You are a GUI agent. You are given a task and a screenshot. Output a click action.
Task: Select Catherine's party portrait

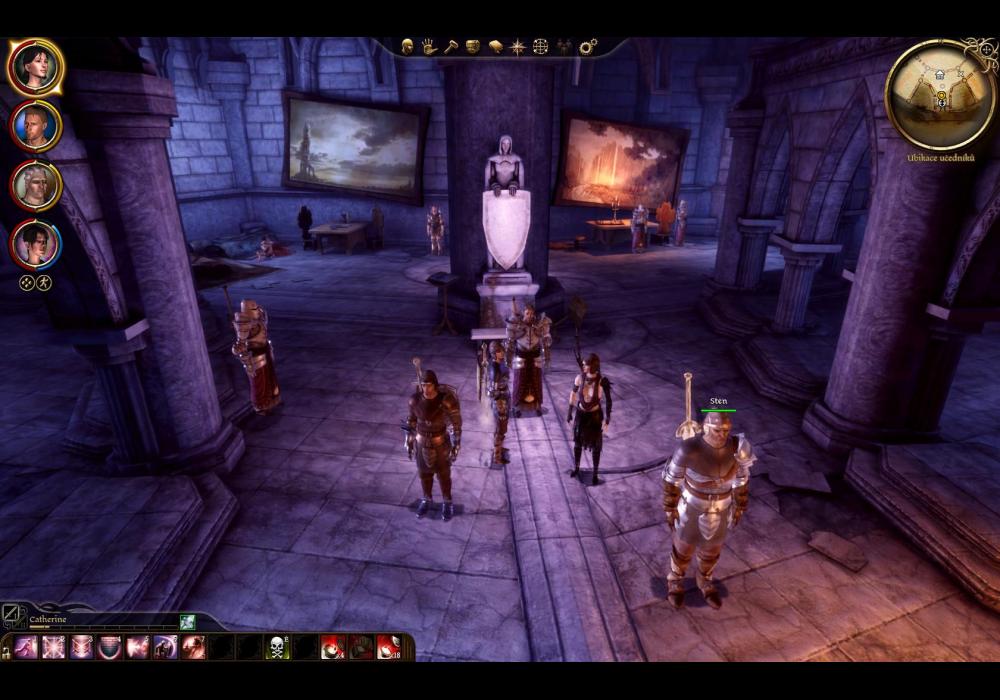point(36,67)
